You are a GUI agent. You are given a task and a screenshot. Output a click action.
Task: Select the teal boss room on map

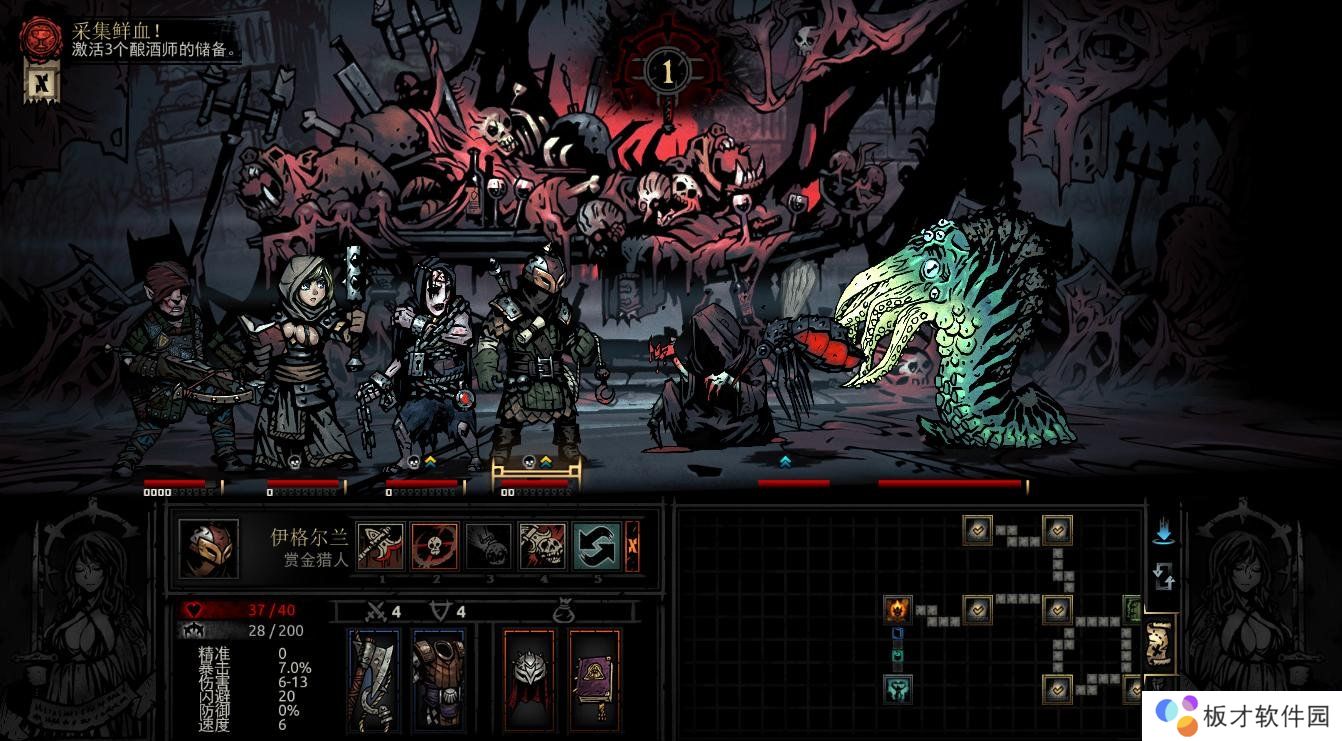point(898,689)
